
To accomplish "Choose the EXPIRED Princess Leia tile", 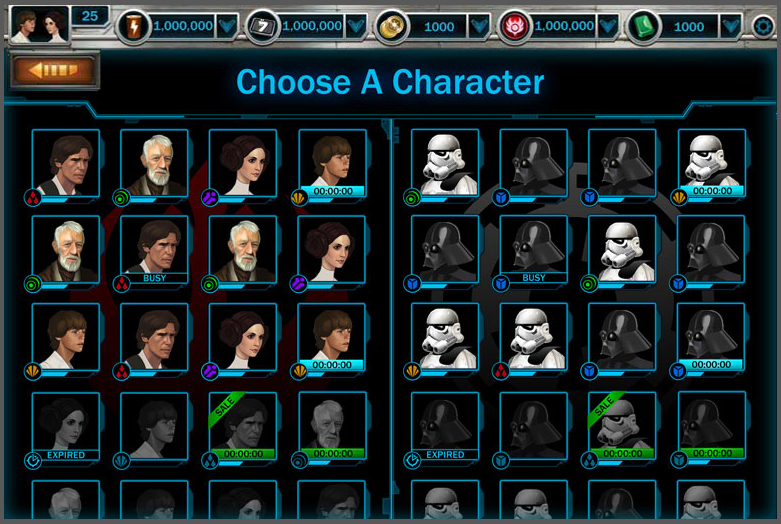I will click(x=66, y=426).
